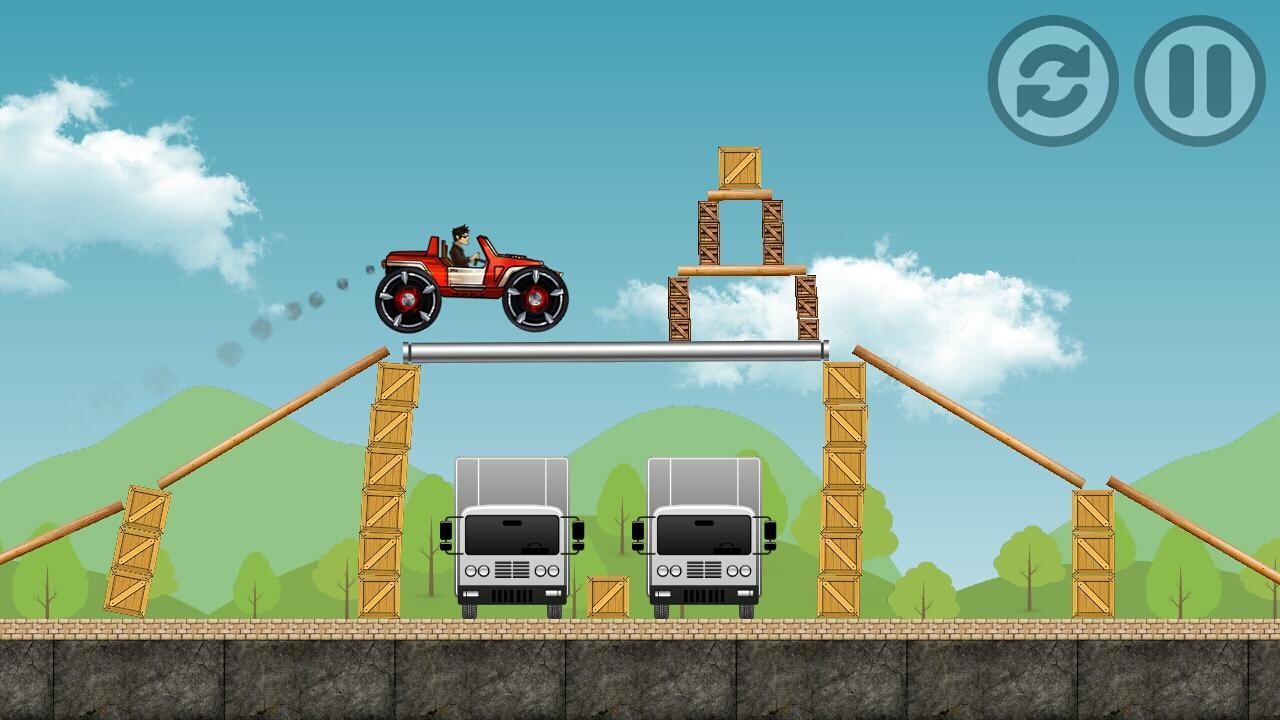The image size is (1280, 720).
Task: Tap the jeep's front wheel hub
Action: [535, 300]
